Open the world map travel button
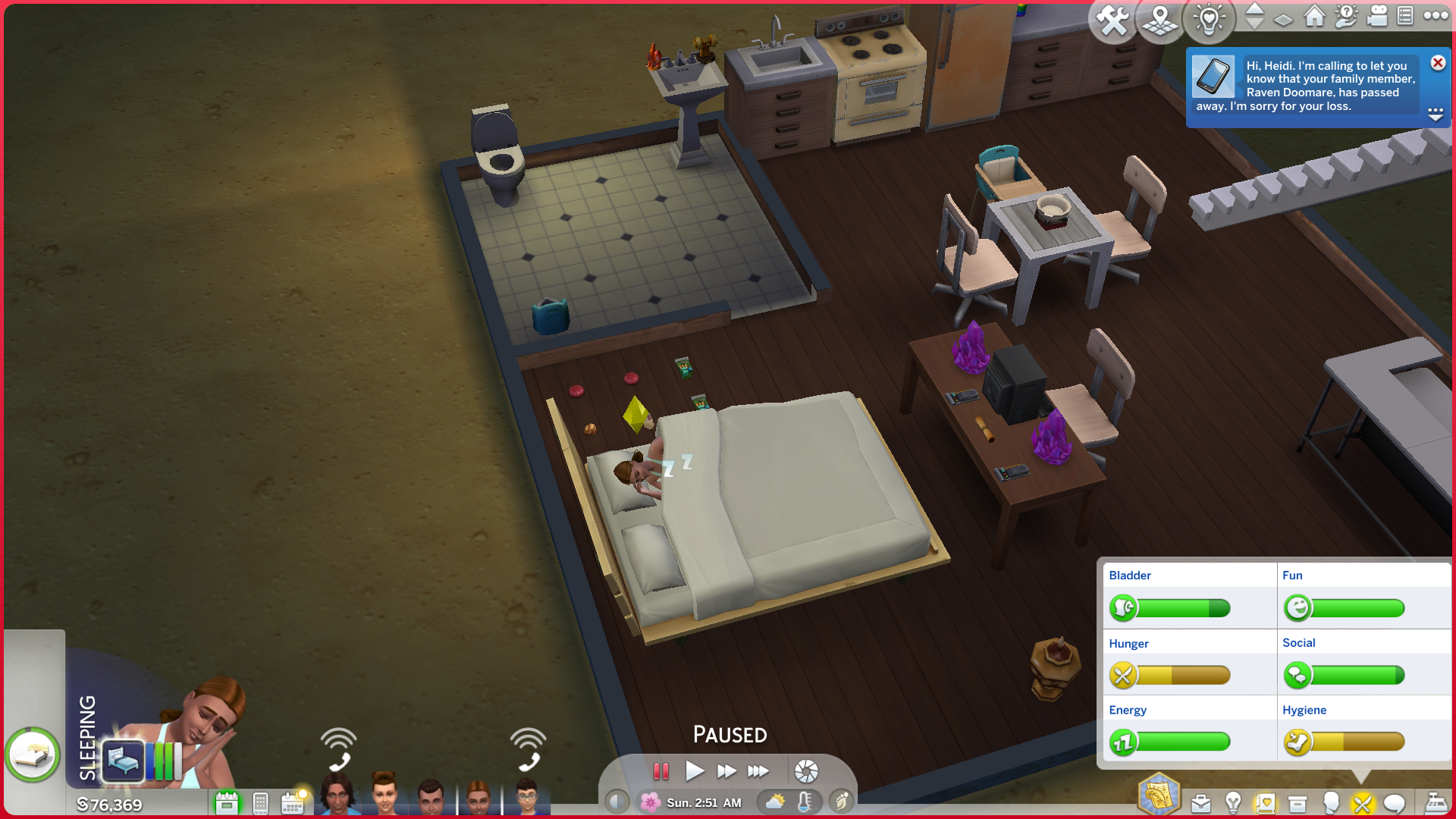Image resolution: width=1456 pixels, height=819 pixels. (1160, 20)
